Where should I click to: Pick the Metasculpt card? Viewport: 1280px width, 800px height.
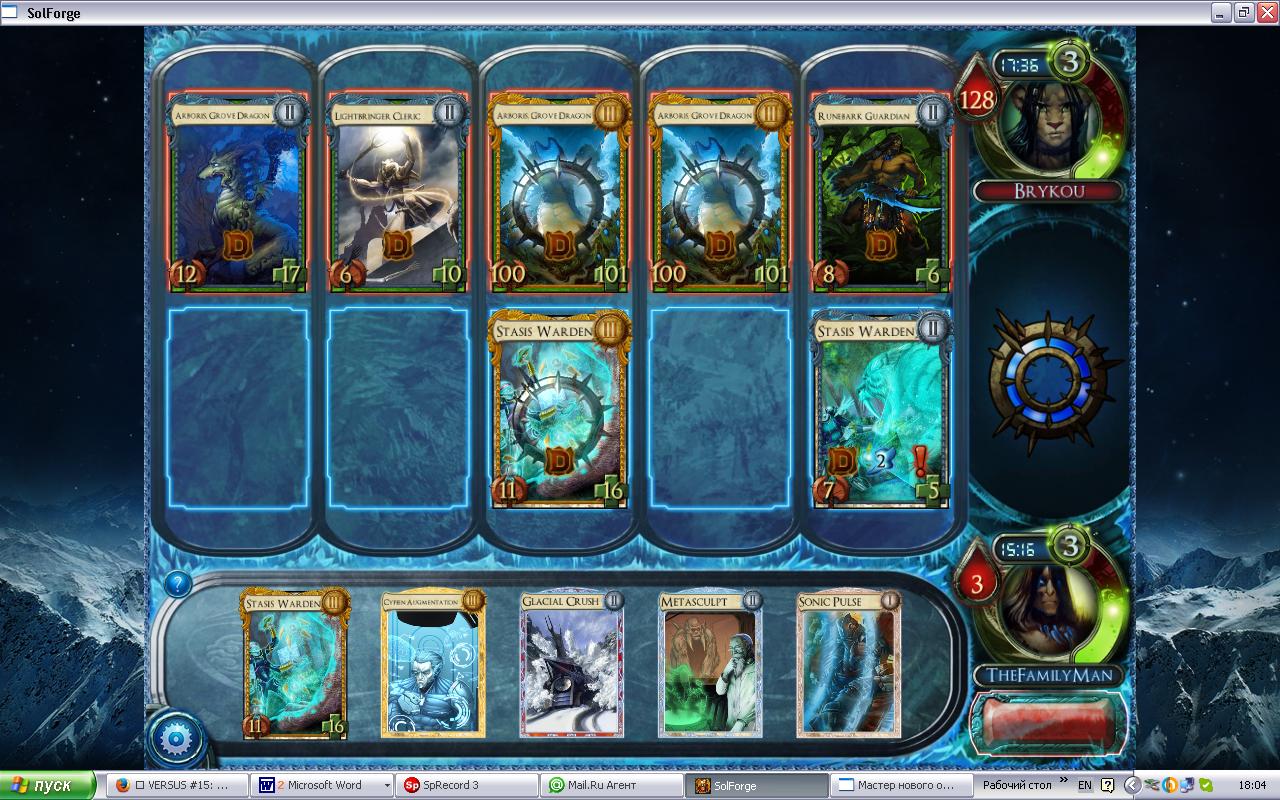[x=710, y=664]
